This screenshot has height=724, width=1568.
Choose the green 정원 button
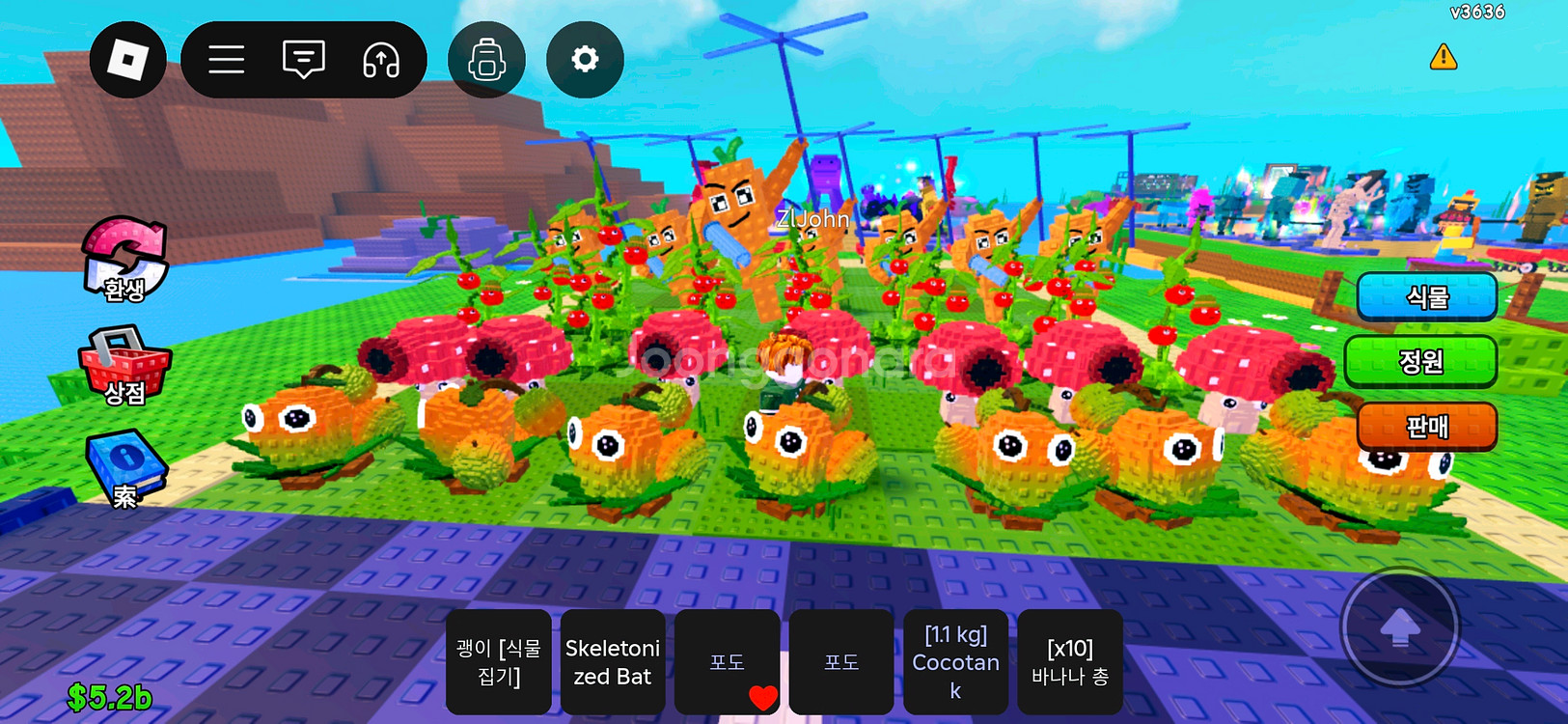(1420, 362)
